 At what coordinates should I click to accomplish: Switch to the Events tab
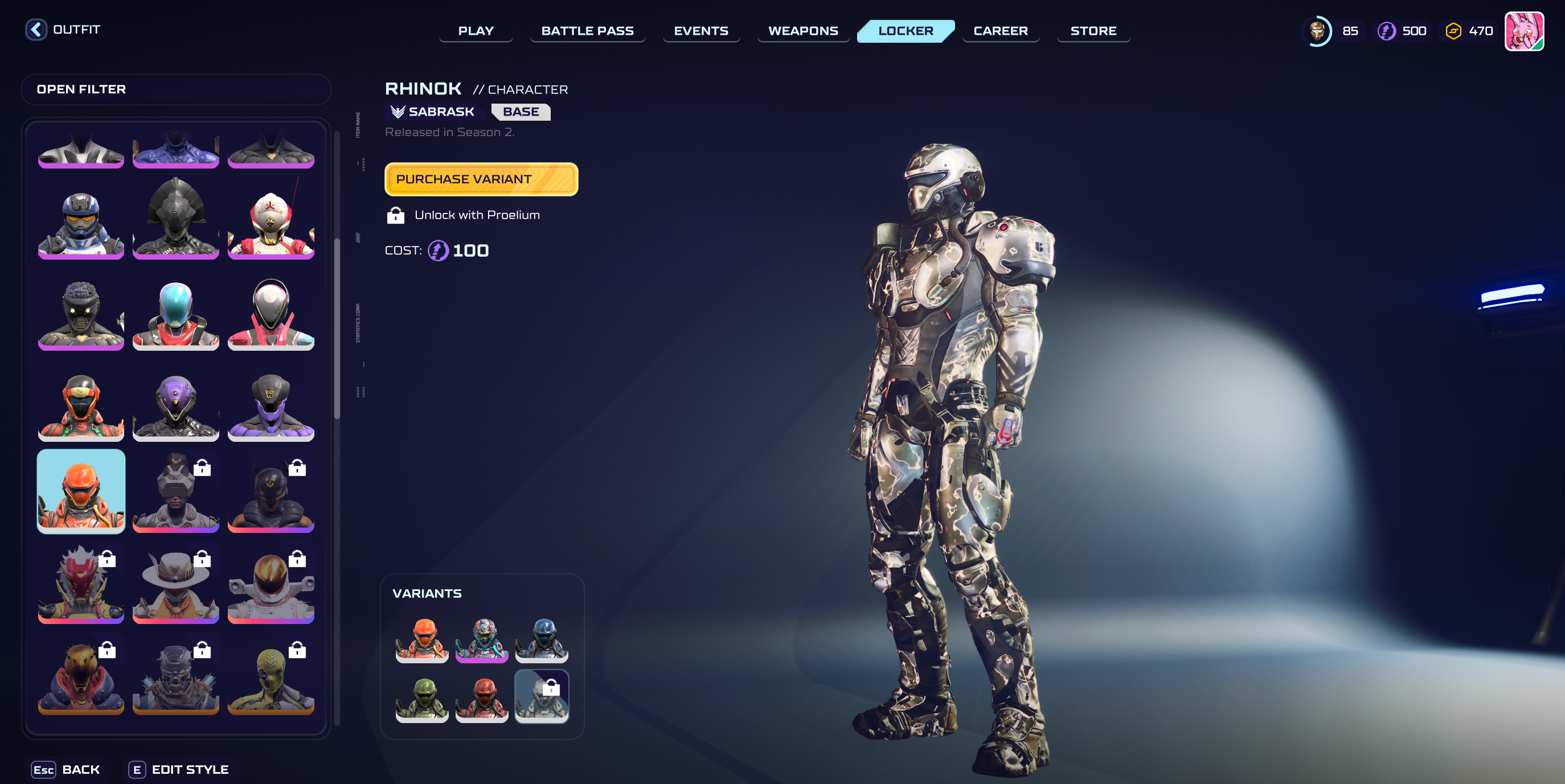pyautogui.click(x=700, y=31)
